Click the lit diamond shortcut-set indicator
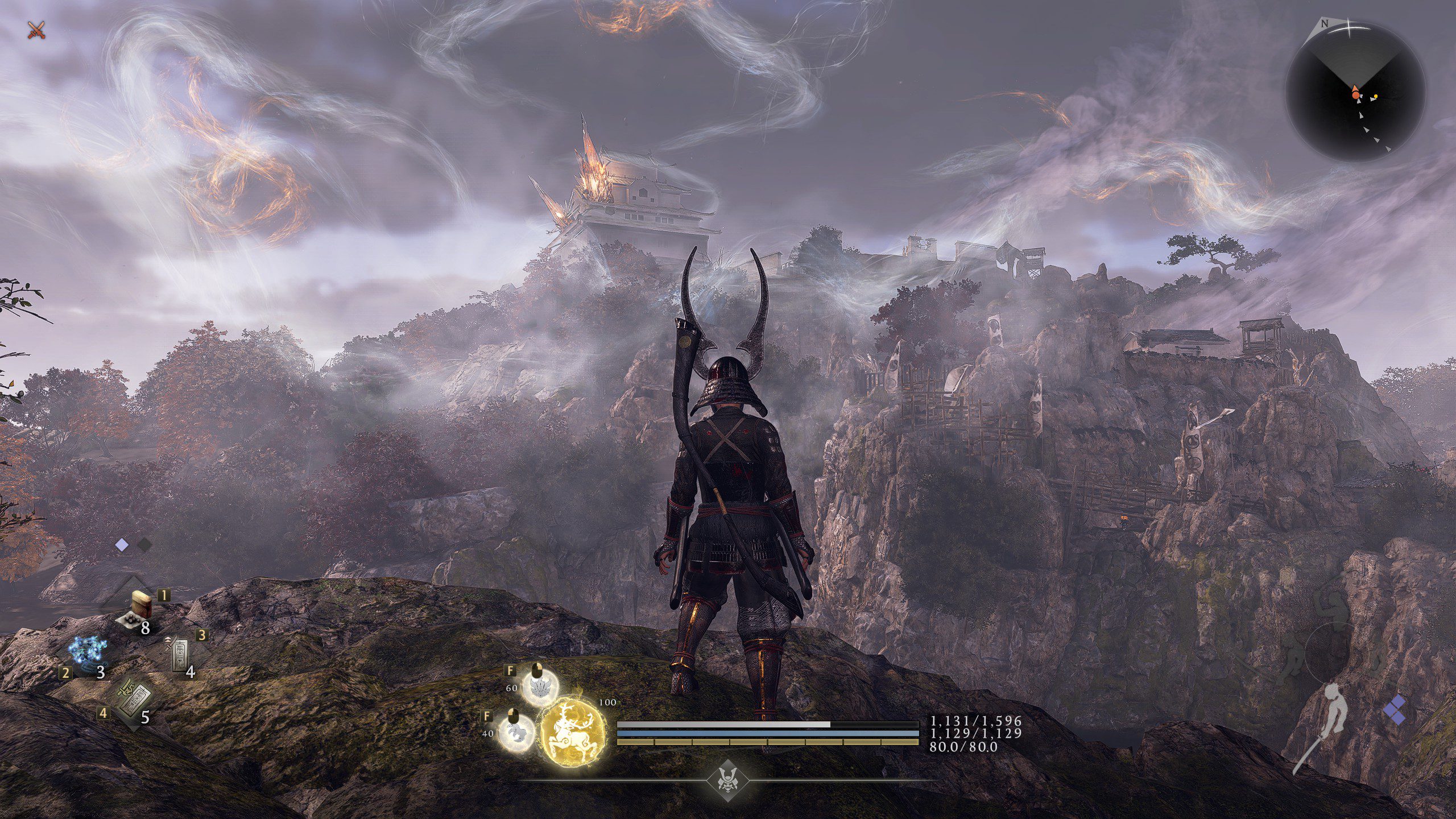The width and height of the screenshot is (1456, 819). (x=122, y=545)
